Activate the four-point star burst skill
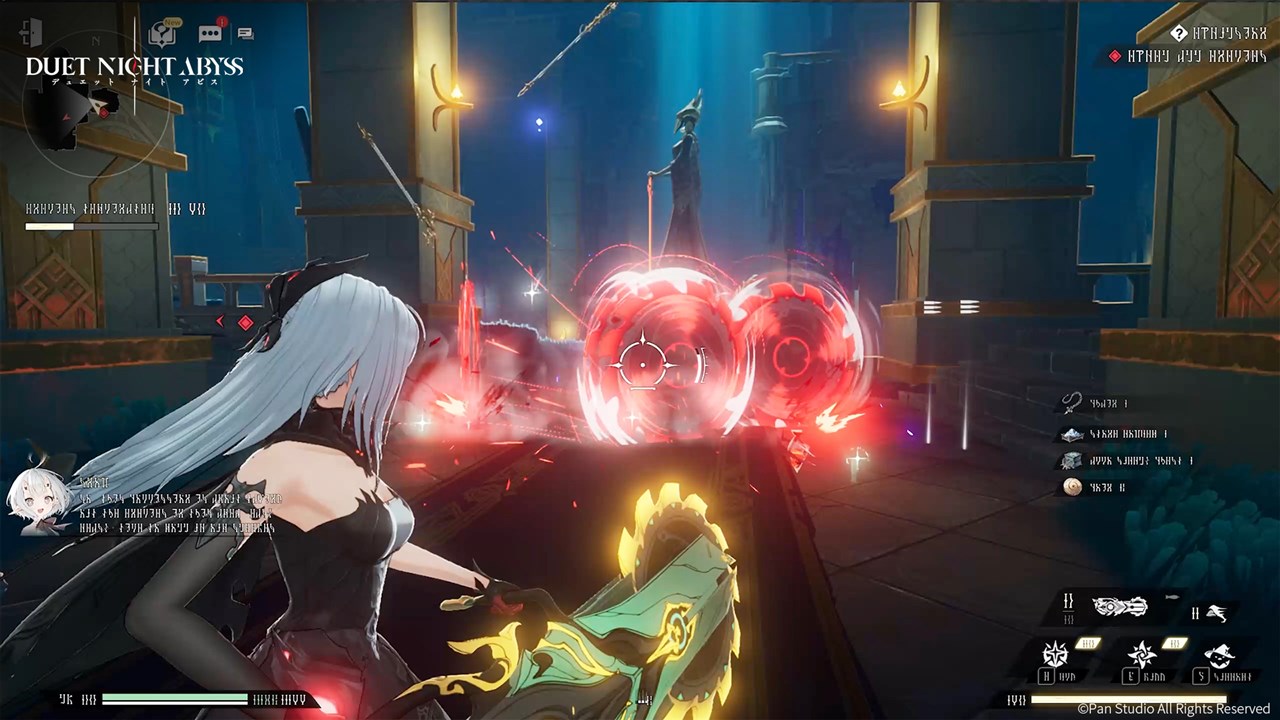Viewport: 1280px width, 720px height. click(x=1055, y=654)
